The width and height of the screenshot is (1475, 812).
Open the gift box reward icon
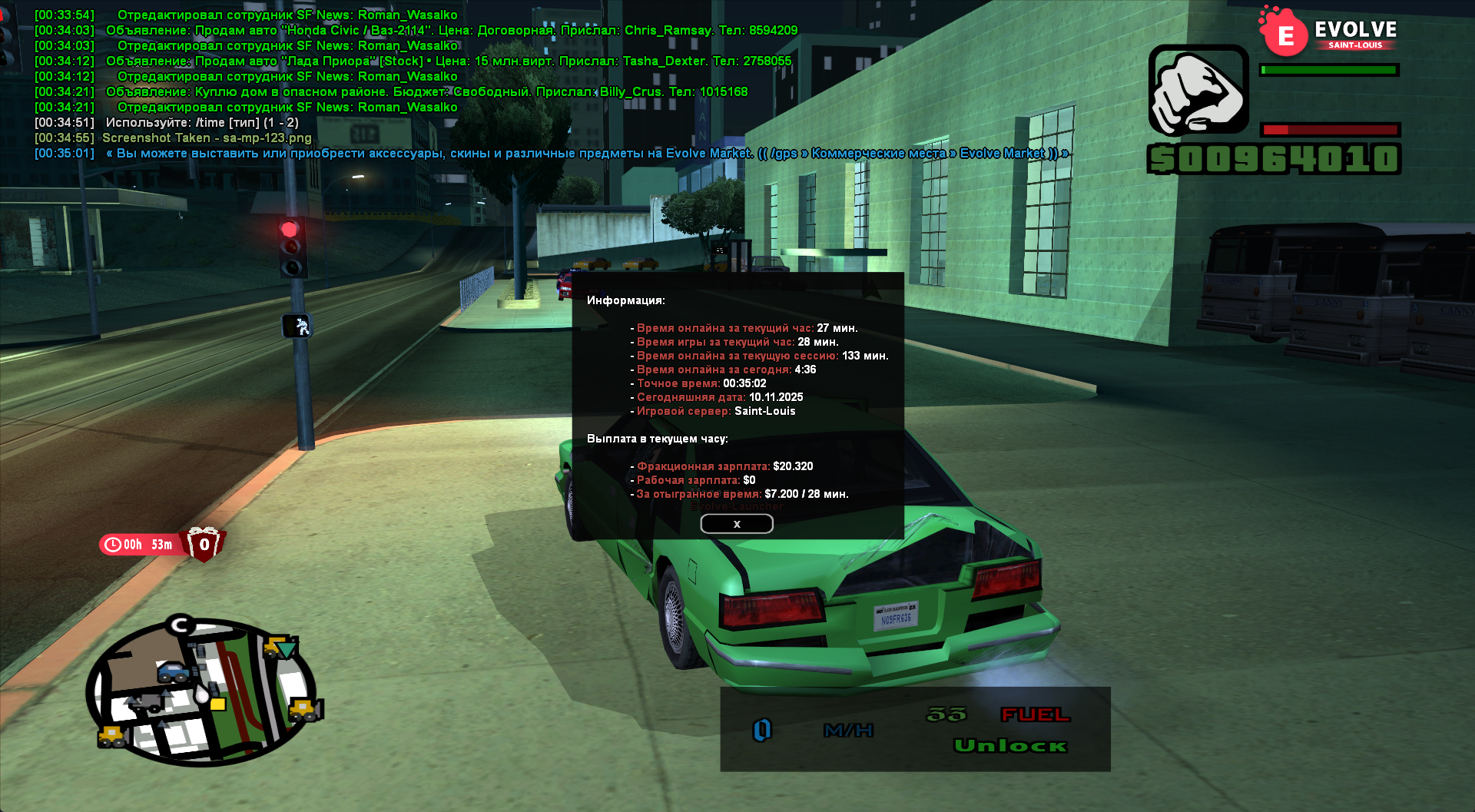pyautogui.click(x=204, y=544)
